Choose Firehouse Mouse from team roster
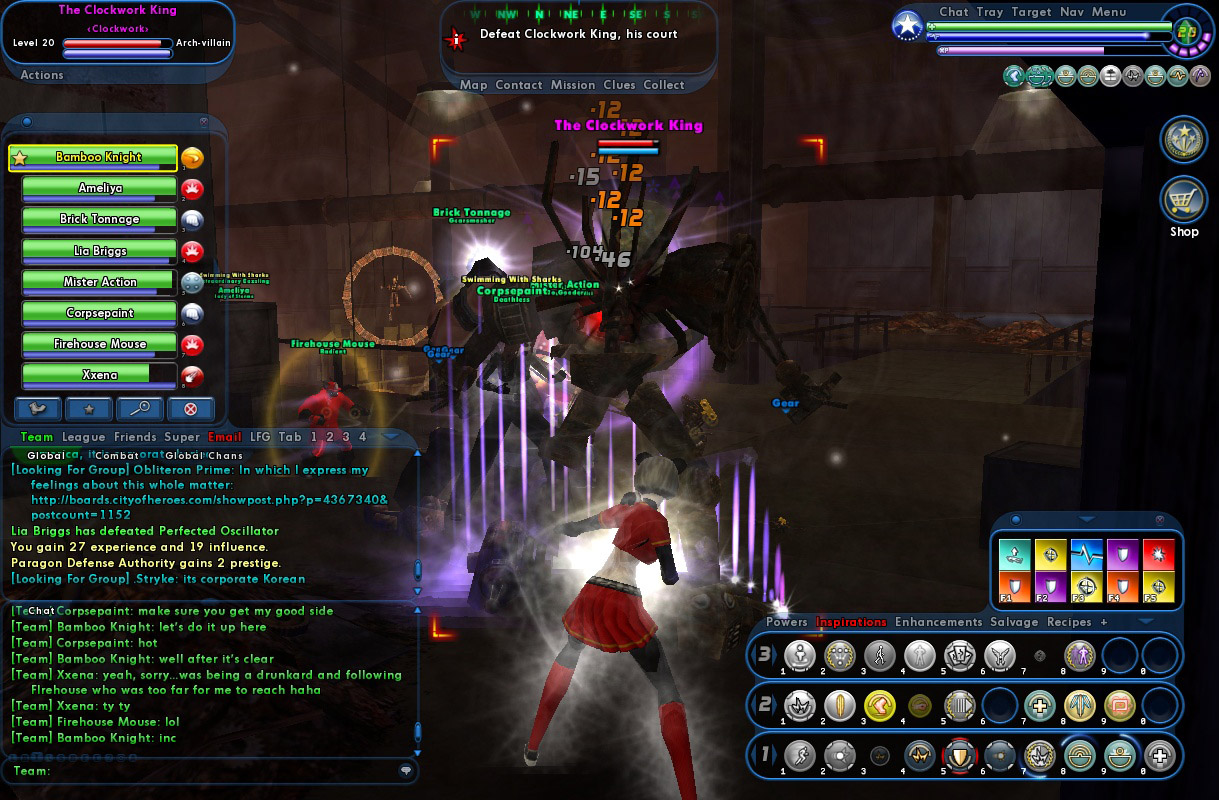Image resolution: width=1219 pixels, height=800 pixels. click(x=99, y=344)
